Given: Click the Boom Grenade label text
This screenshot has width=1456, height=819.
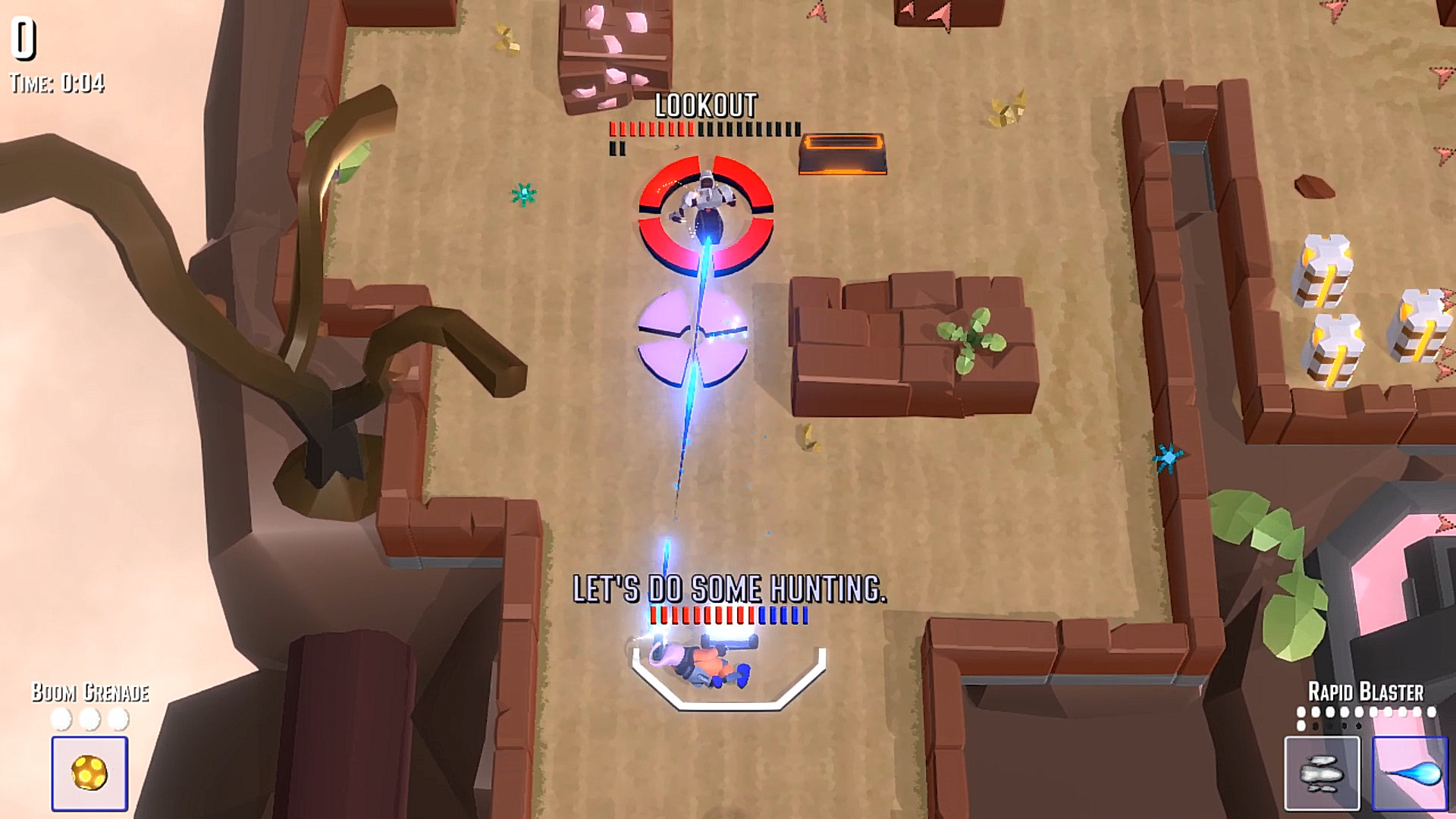Looking at the screenshot, I should click(90, 692).
